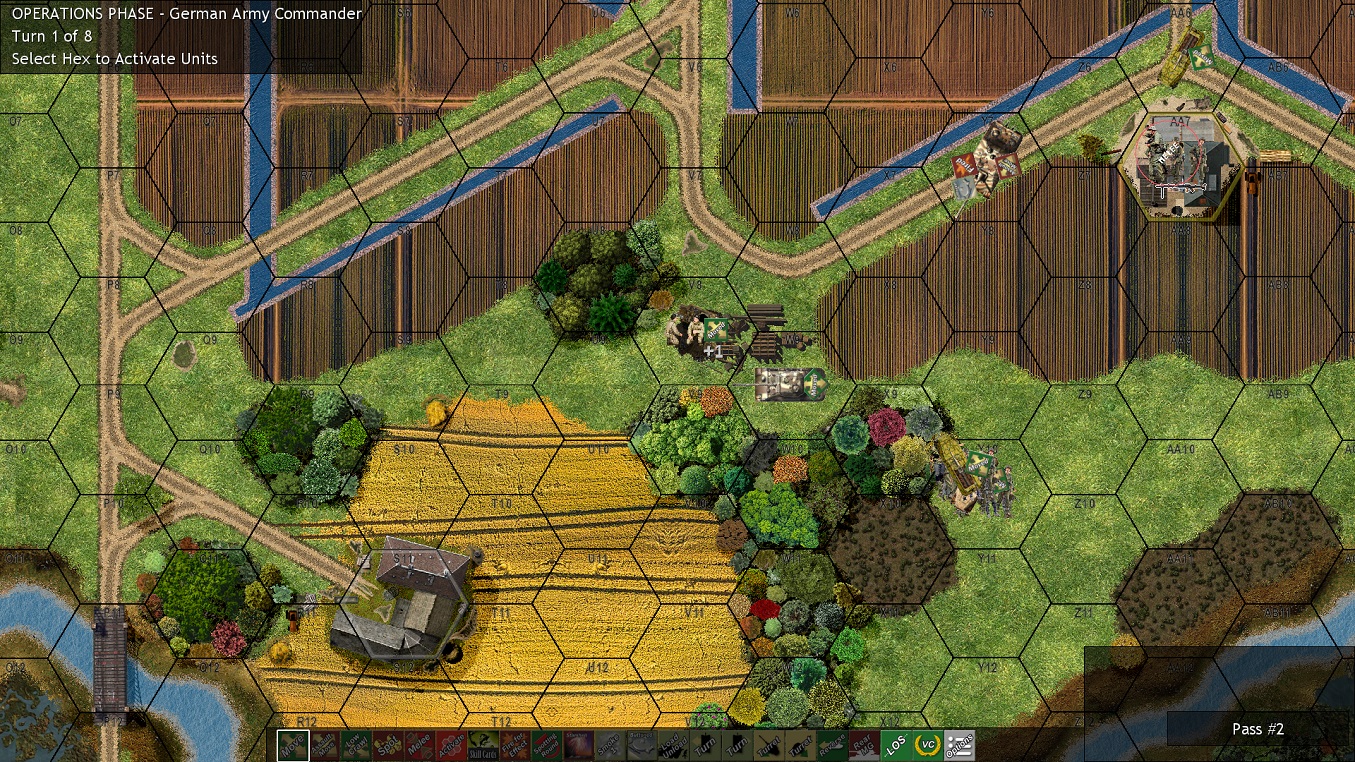Select the Assault Move icon
Image resolution: width=1355 pixels, height=762 pixels.
tap(322, 744)
